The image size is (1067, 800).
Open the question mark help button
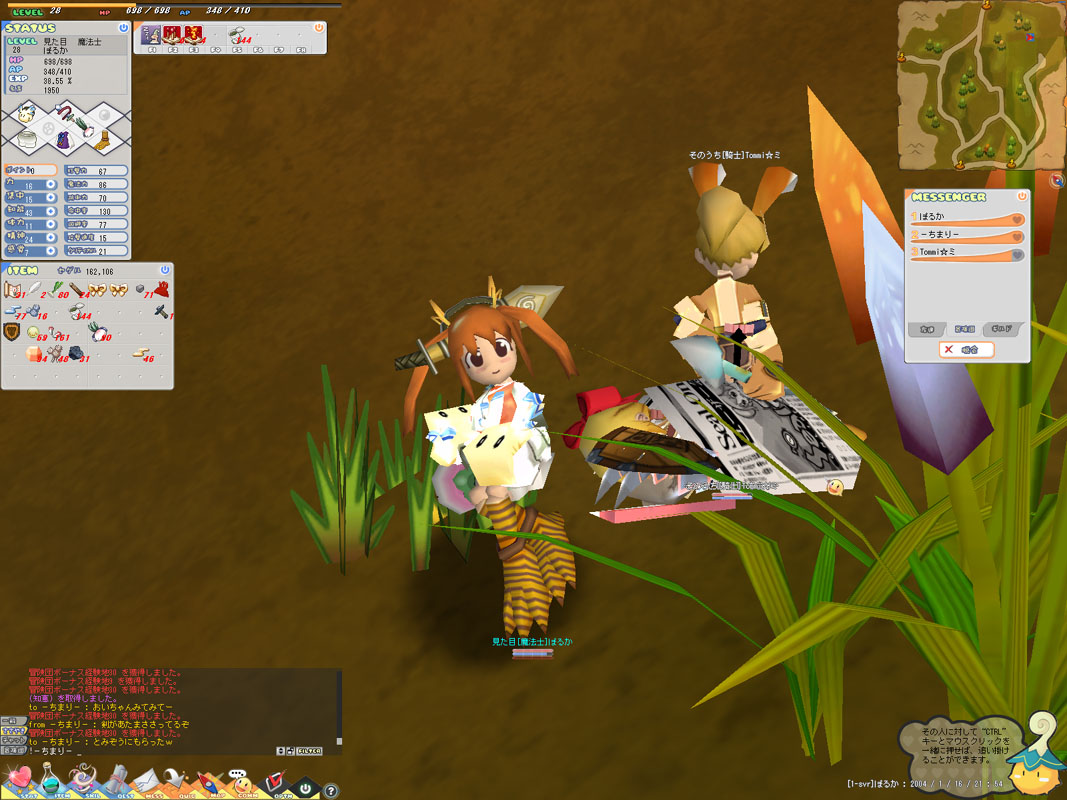click(x=332, y=791)
